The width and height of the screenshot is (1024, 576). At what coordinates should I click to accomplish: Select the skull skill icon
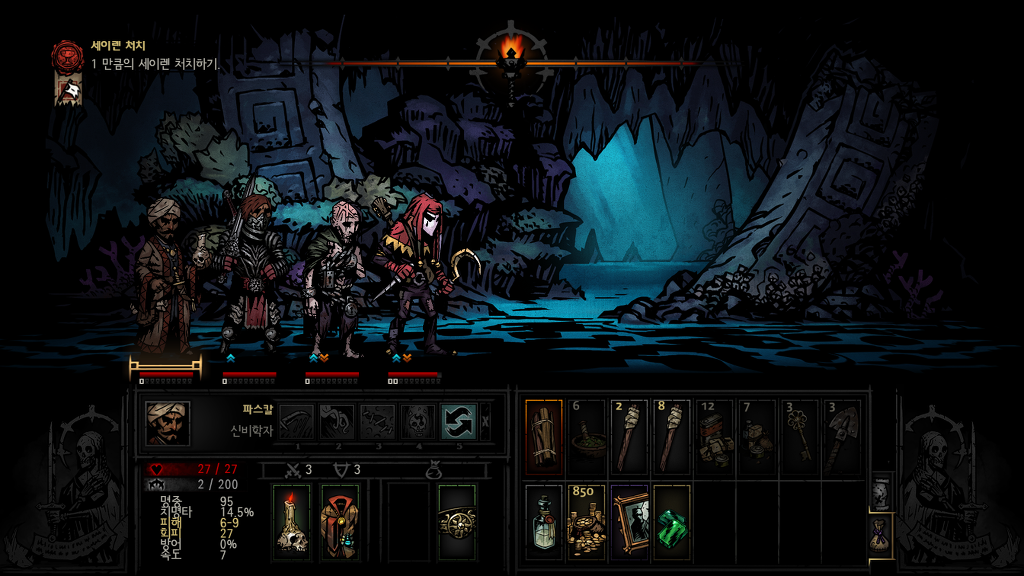coord(417,422)
